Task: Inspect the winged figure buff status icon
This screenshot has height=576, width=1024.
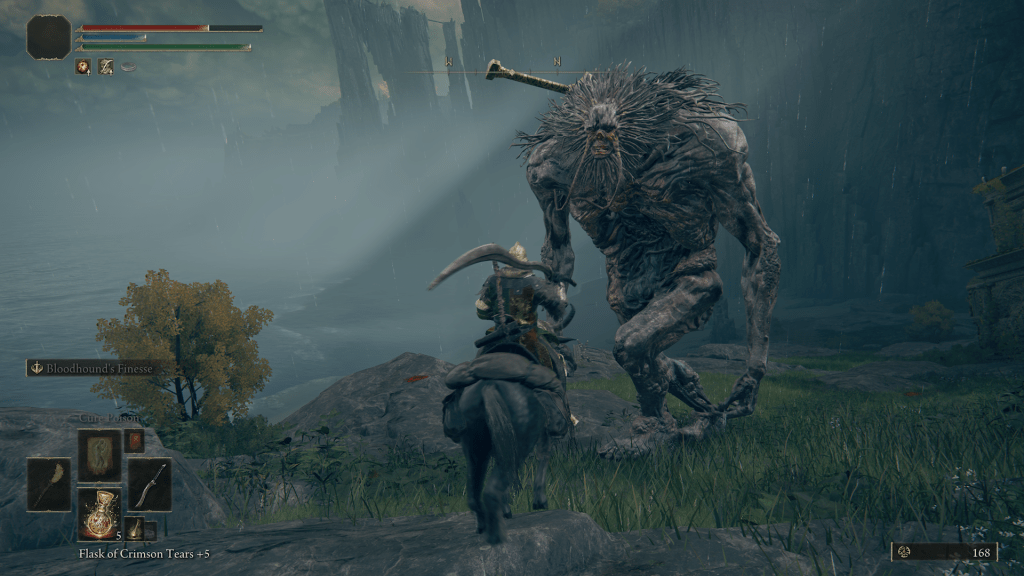Action: point(106,67)
